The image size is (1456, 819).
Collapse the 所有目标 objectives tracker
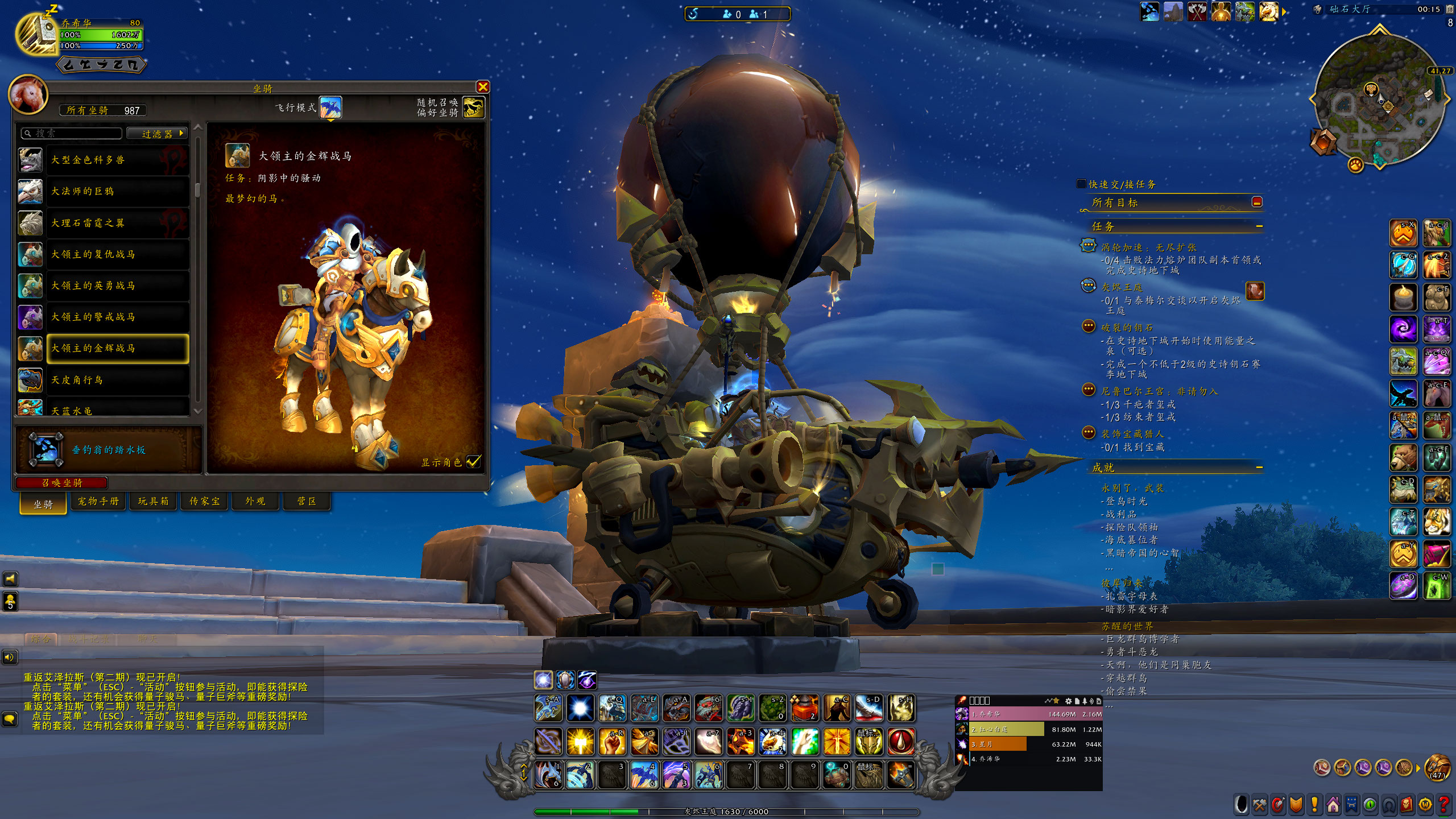click(x=1257, y=202)
